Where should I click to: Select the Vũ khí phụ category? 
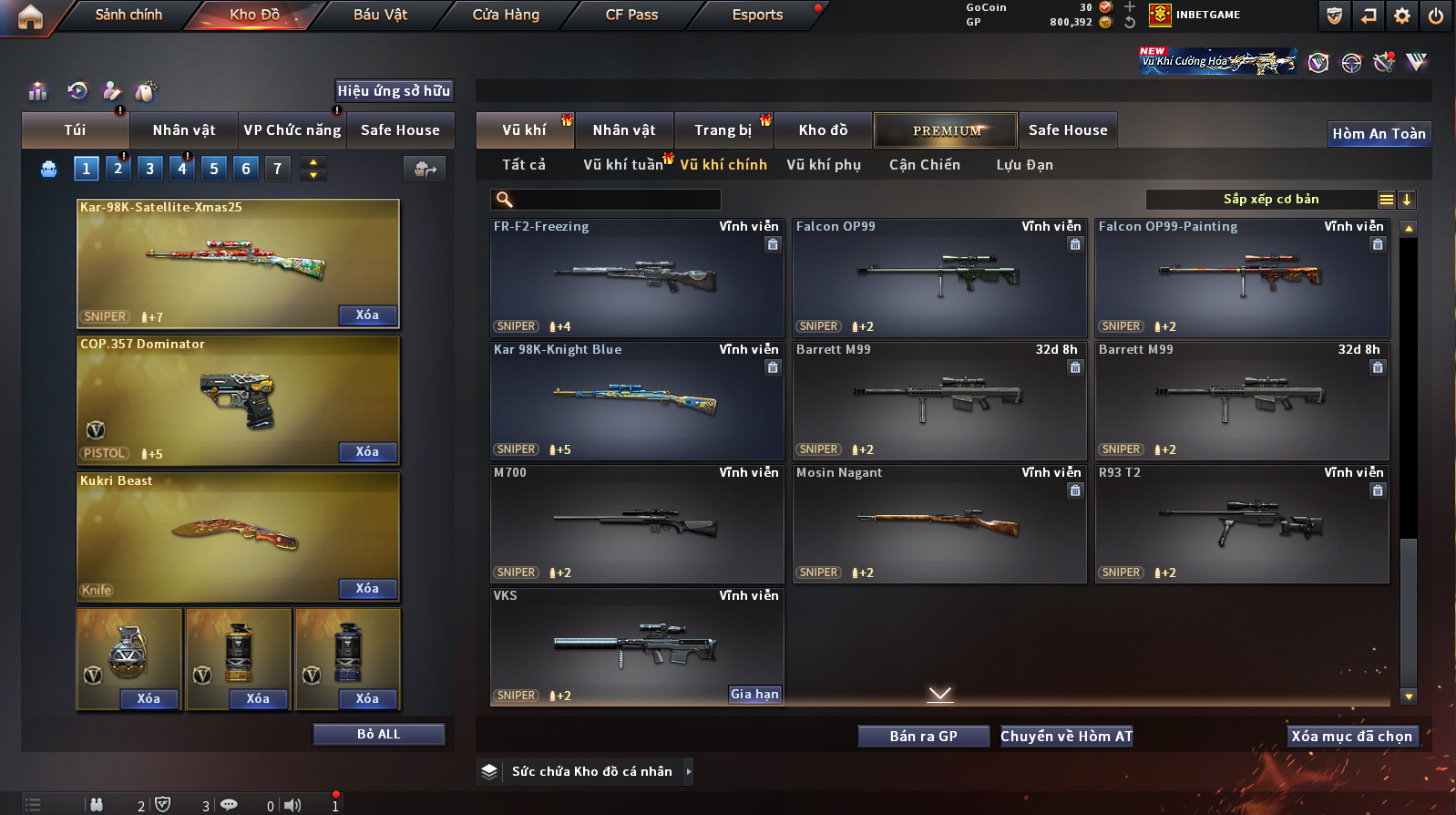(x=824, y=165)
